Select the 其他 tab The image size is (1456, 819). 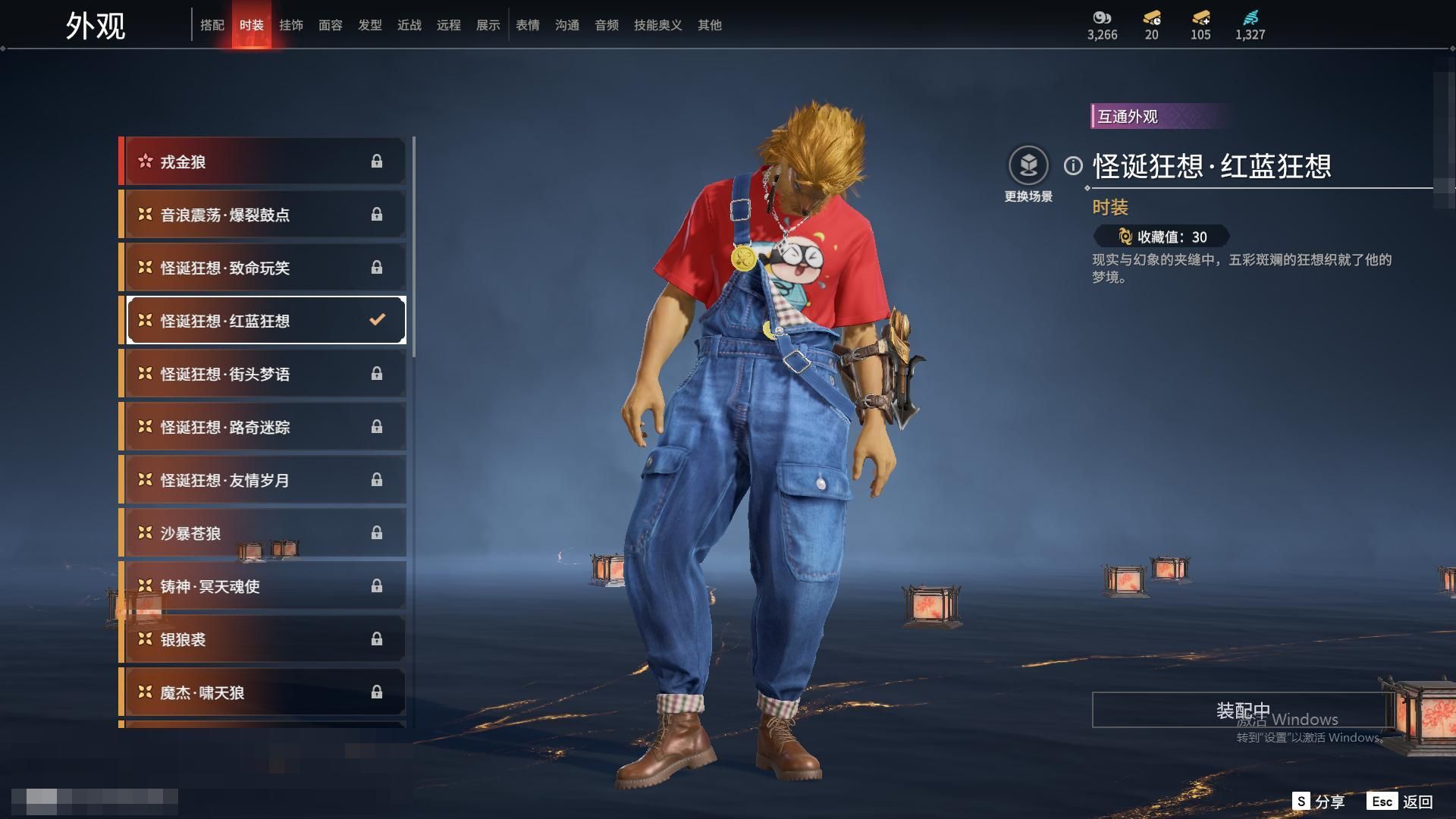[710, 25]
